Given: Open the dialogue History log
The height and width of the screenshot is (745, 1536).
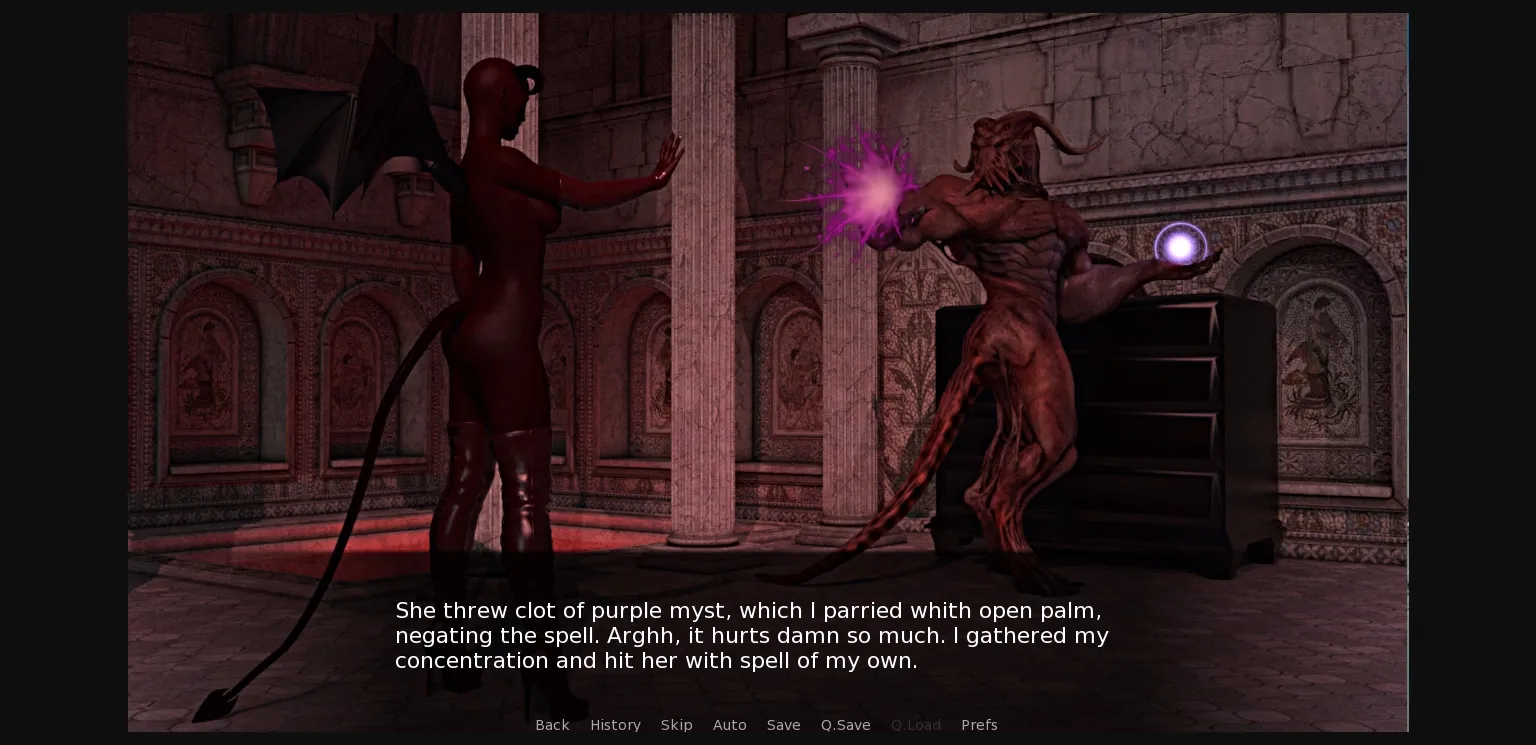Looking at the screenshot, I should coord(615,725).
